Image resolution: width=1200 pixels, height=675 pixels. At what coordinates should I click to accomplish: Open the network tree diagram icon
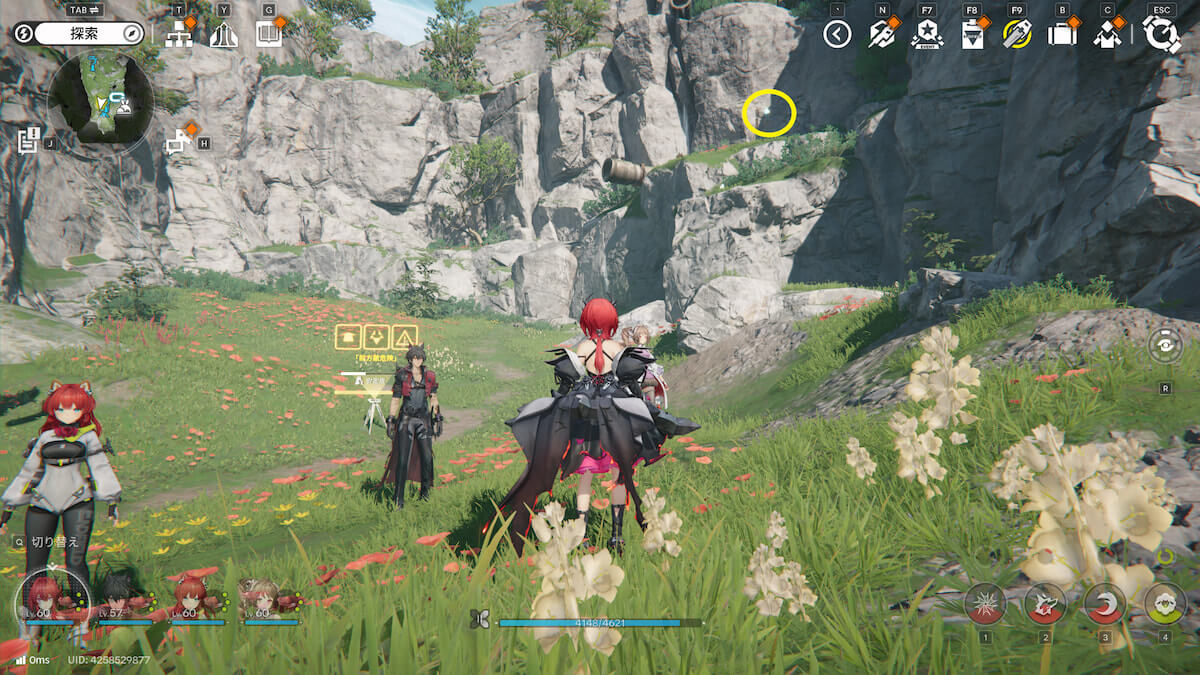(179, 35)
